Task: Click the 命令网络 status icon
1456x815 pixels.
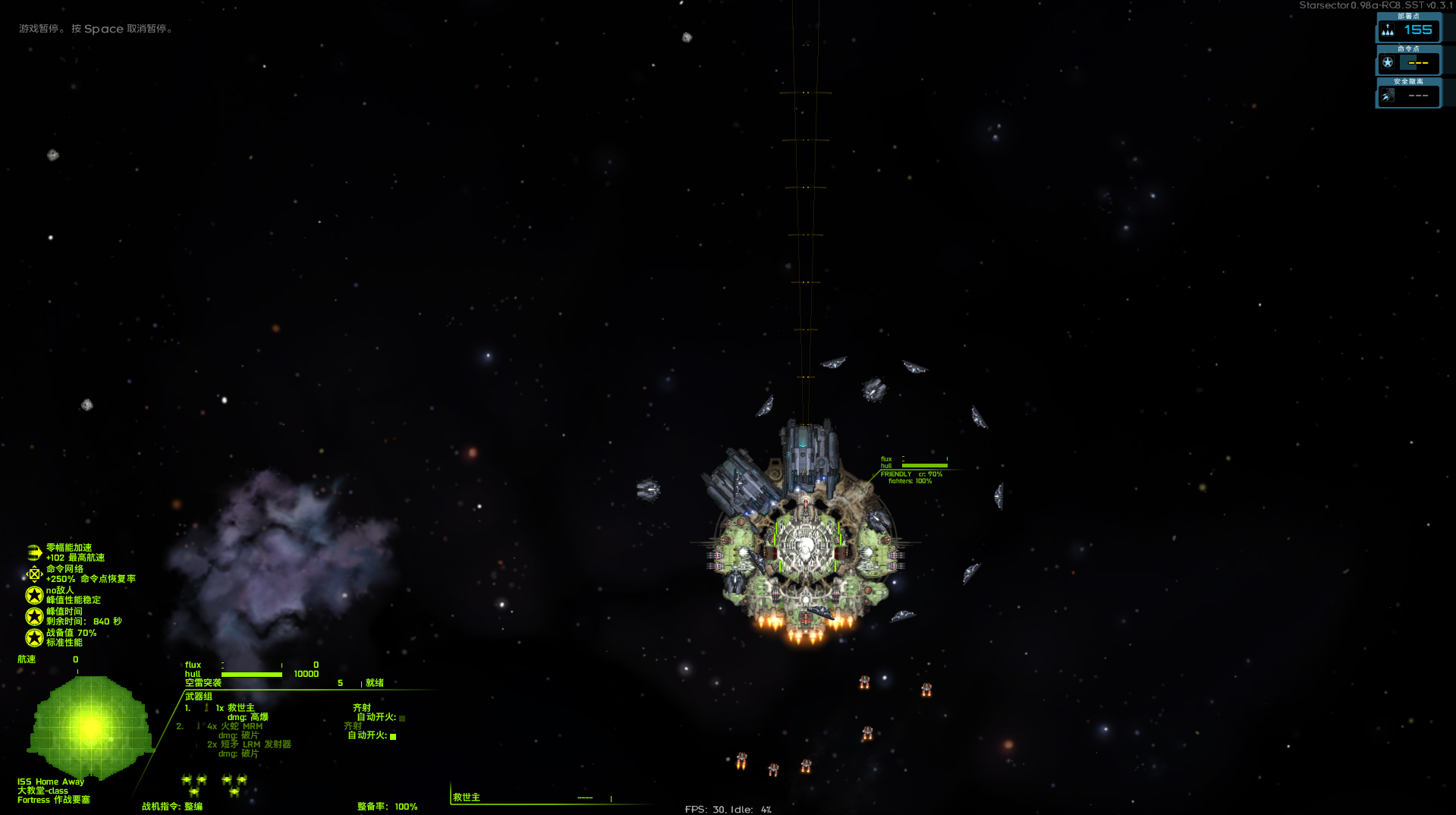Action: tap(34, 574)
